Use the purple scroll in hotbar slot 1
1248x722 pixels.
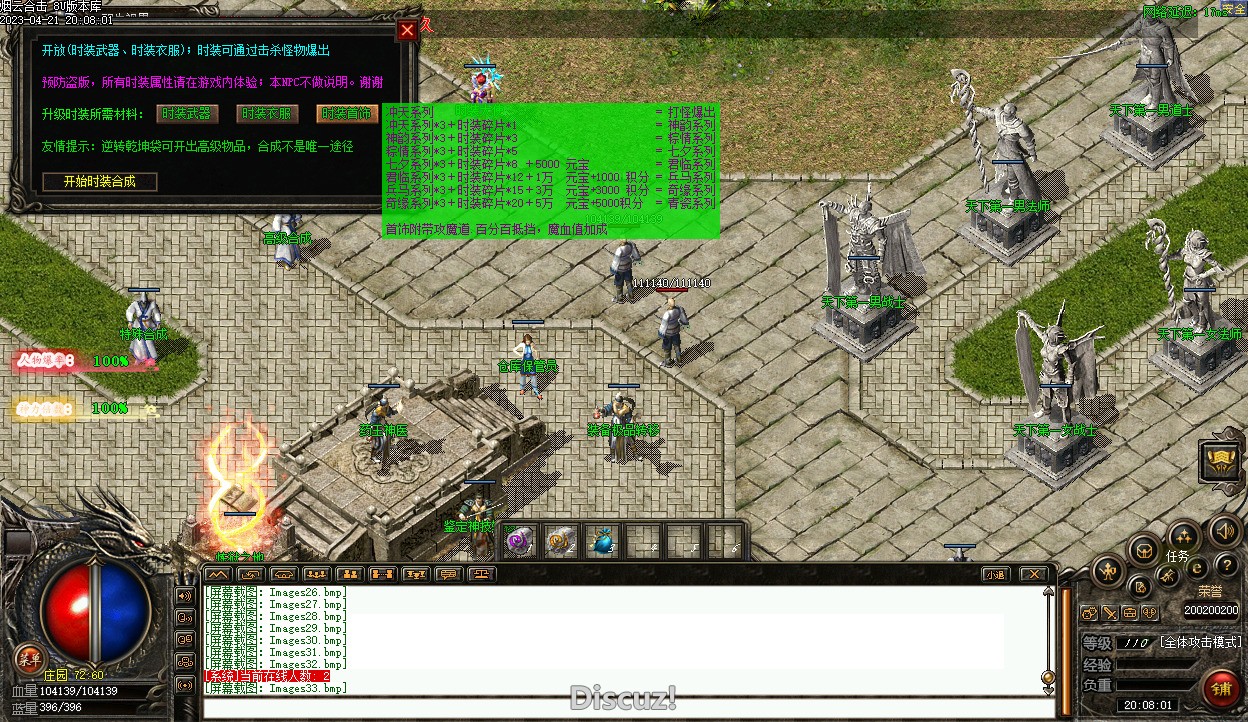tap(519, 541)
